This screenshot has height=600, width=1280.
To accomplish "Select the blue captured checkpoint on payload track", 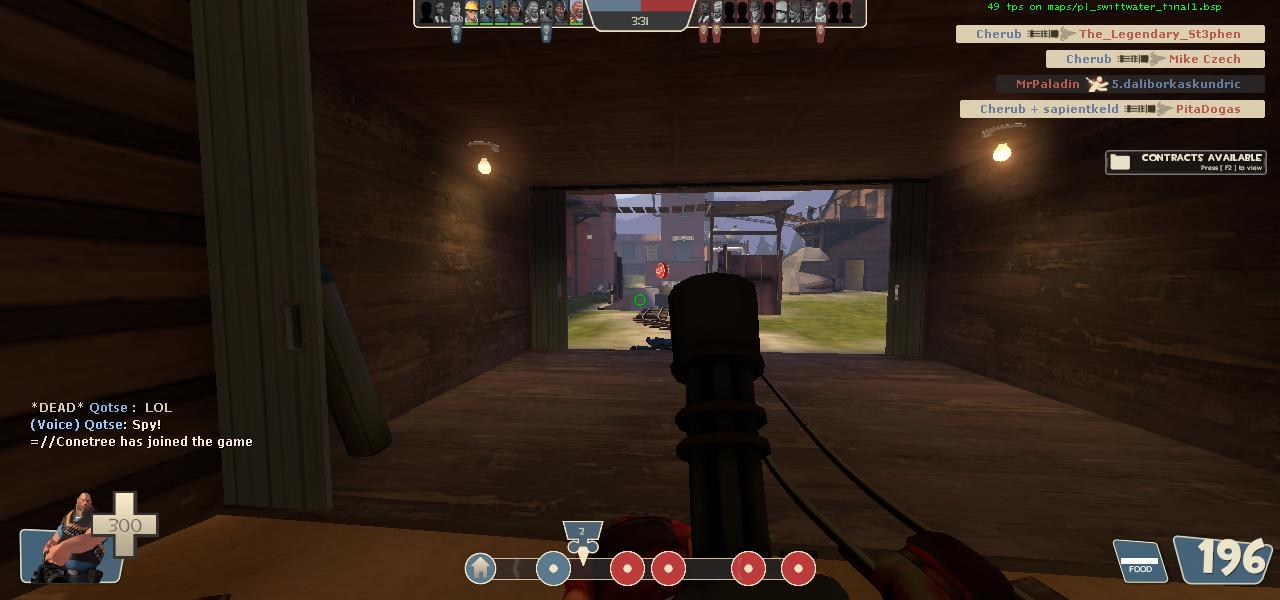I will tap(553, 568).
